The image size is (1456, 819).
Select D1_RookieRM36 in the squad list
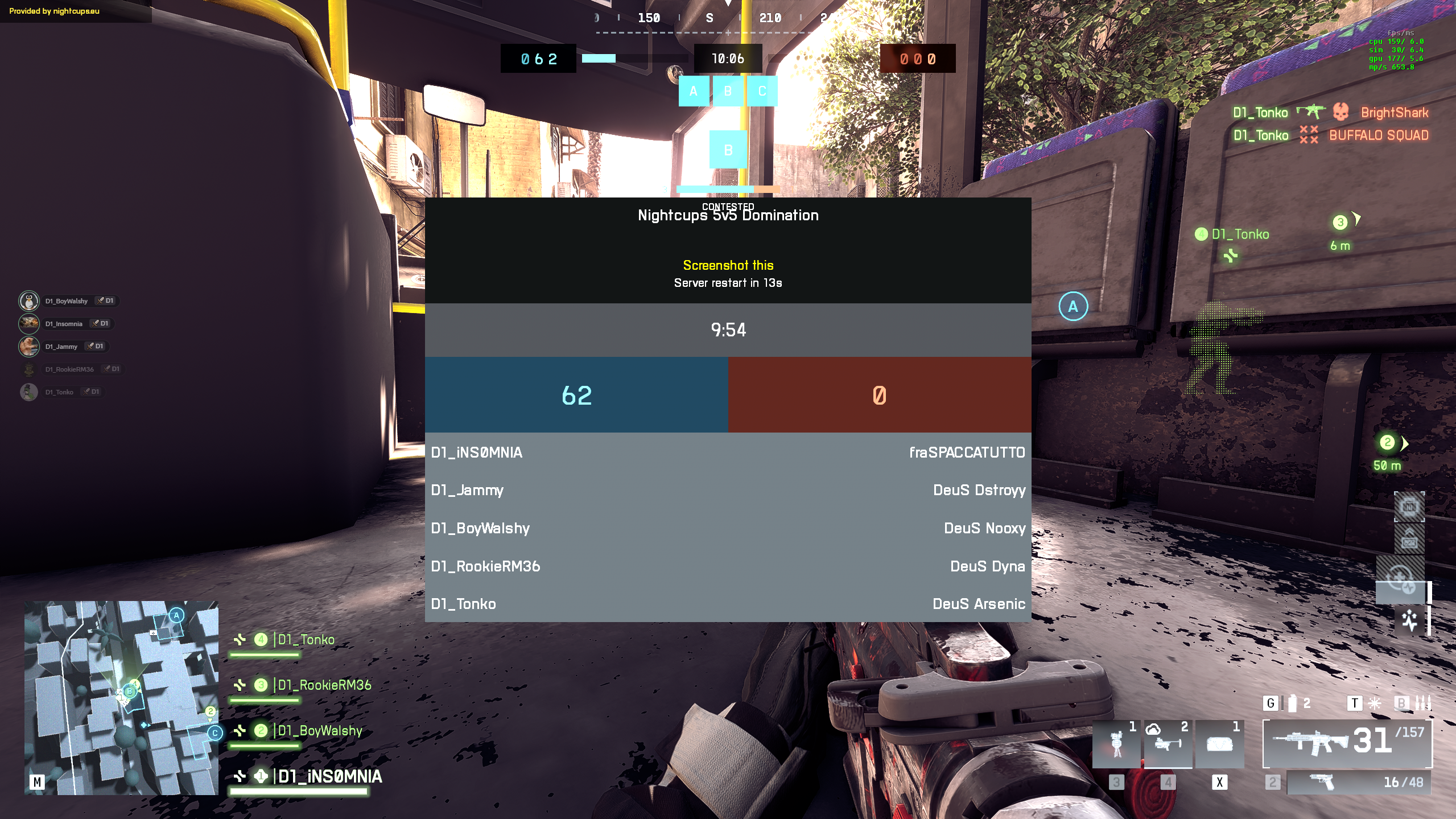tap(324, 685)
